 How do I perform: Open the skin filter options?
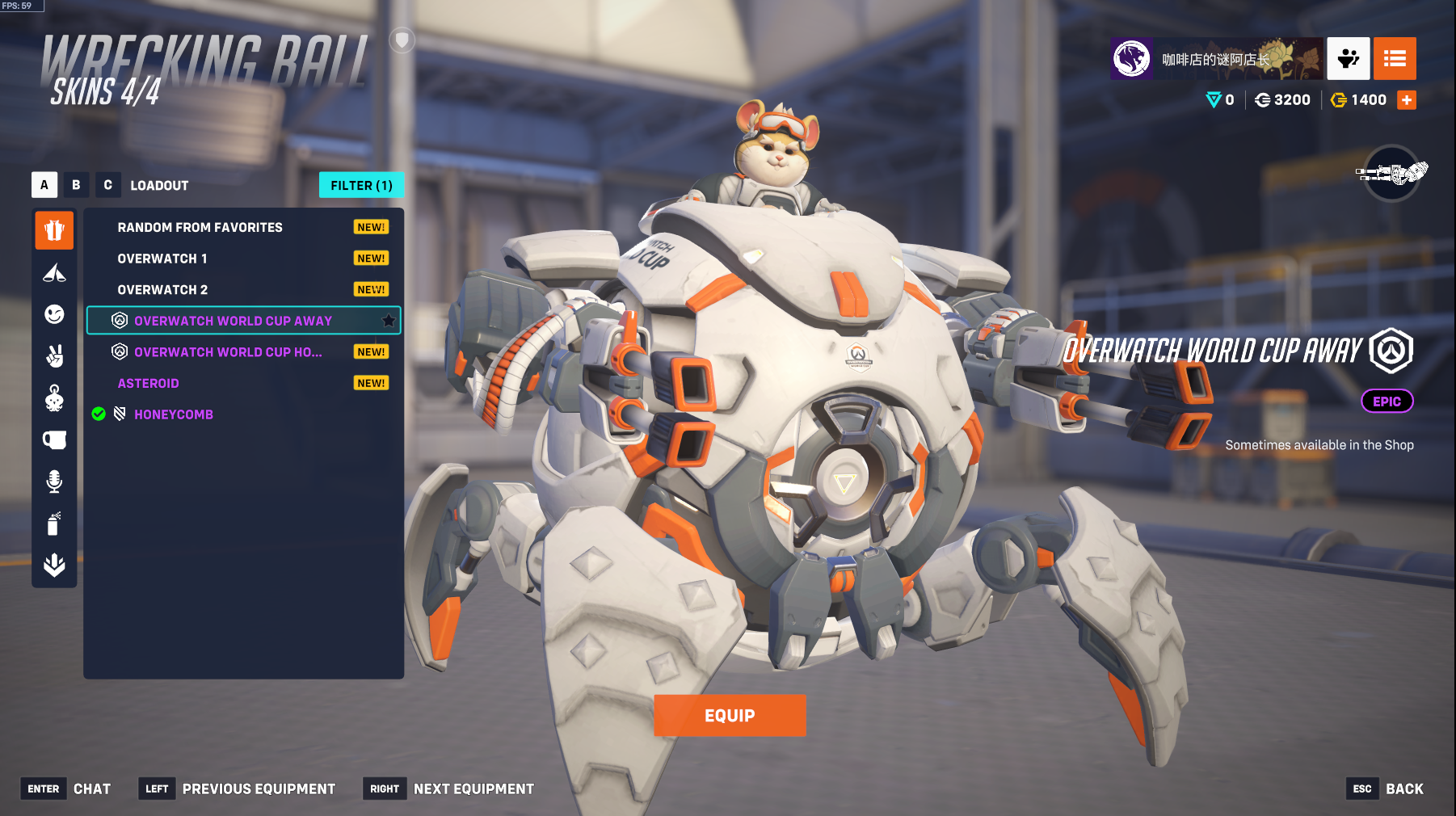click(361, 185)
